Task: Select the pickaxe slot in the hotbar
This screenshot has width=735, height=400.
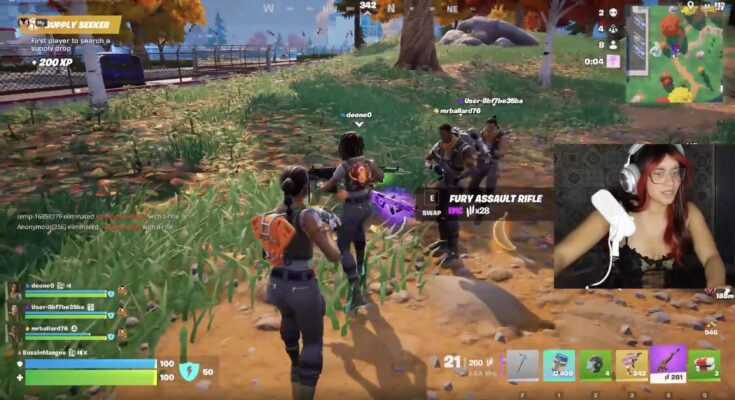Action: click(x=522, y=365)
